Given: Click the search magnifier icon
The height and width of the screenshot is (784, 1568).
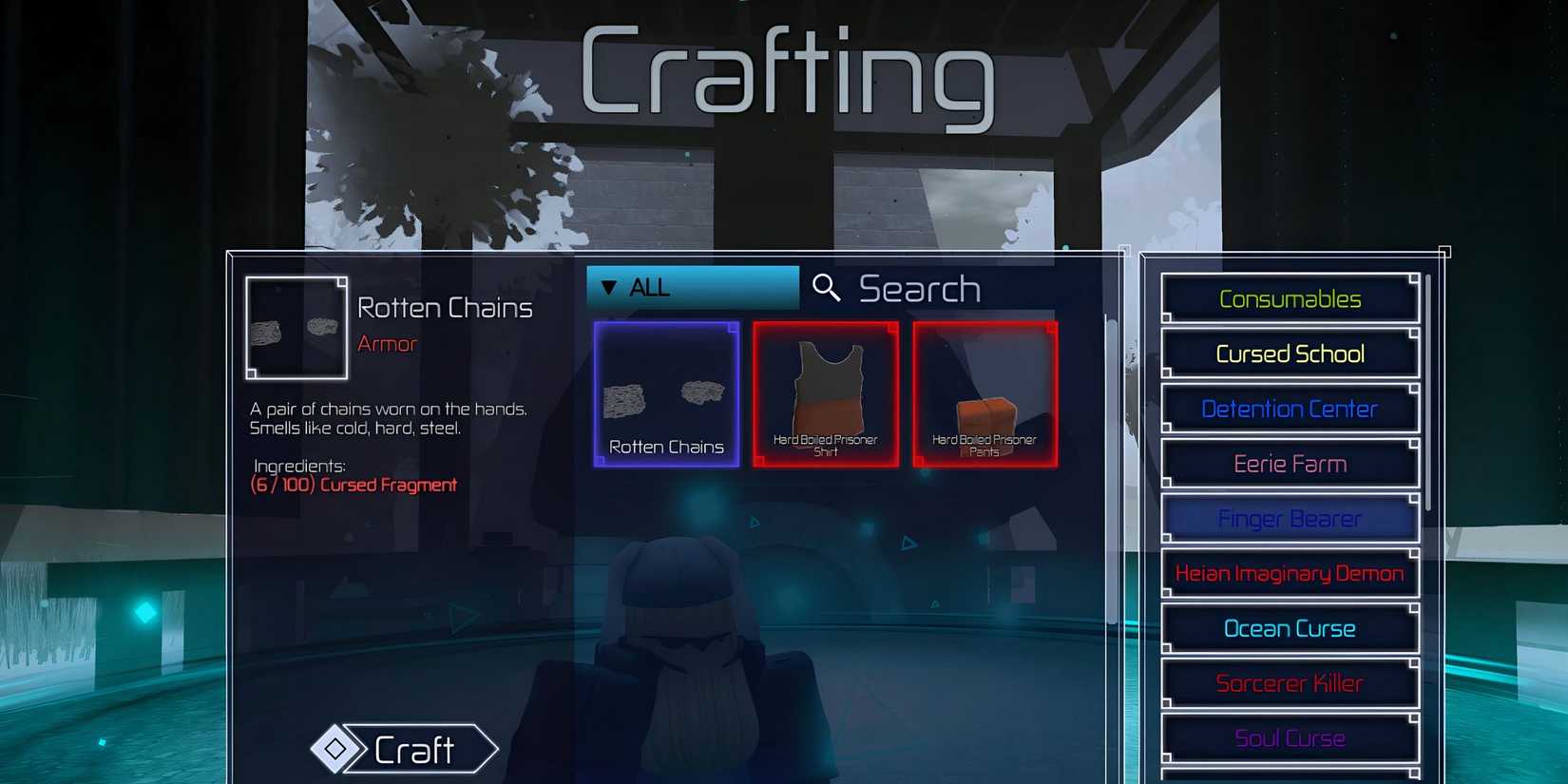Looking at the screenshot, I should (x=826, y=287).
